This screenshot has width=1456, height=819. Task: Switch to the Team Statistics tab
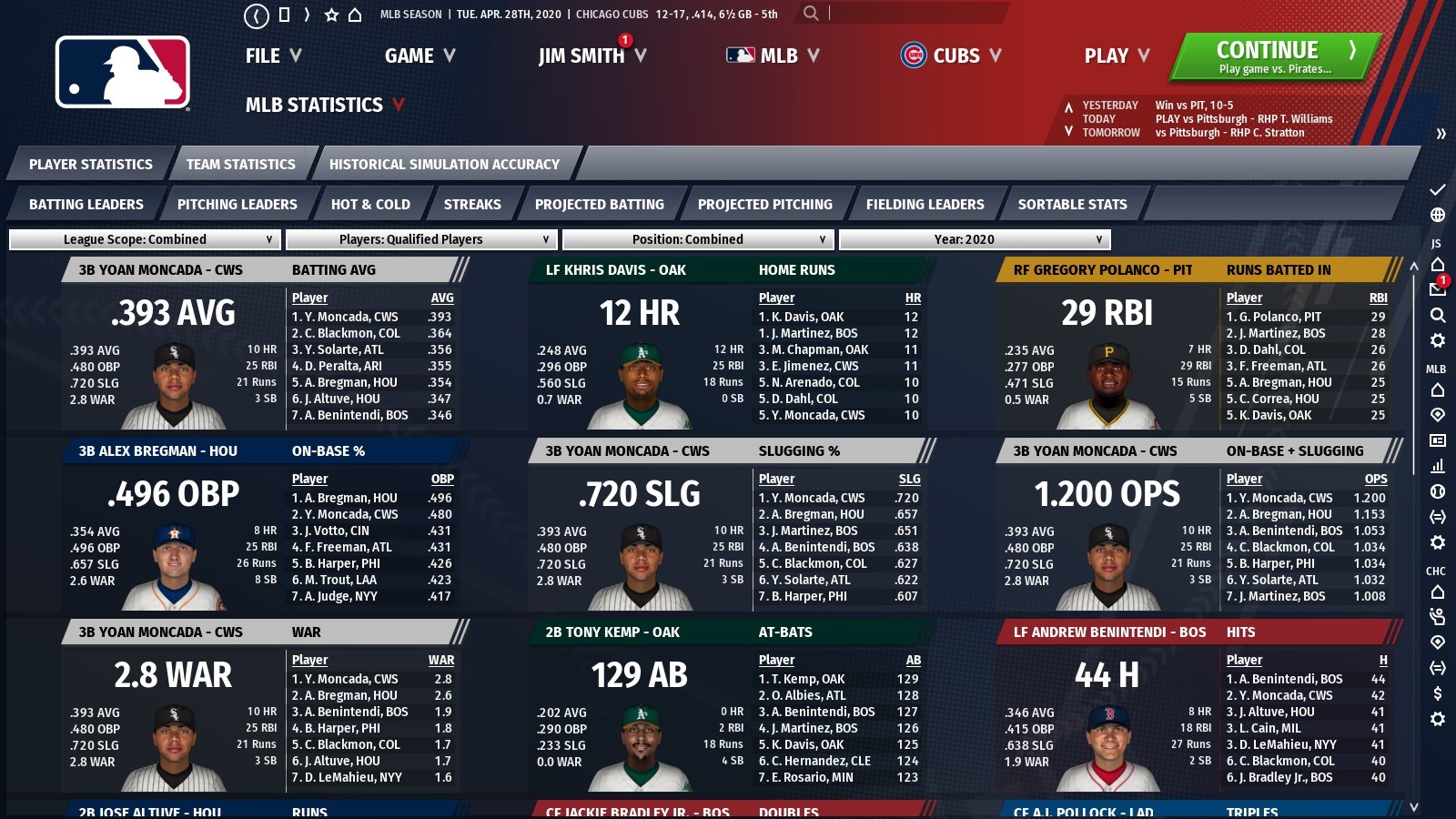[239, 165]
